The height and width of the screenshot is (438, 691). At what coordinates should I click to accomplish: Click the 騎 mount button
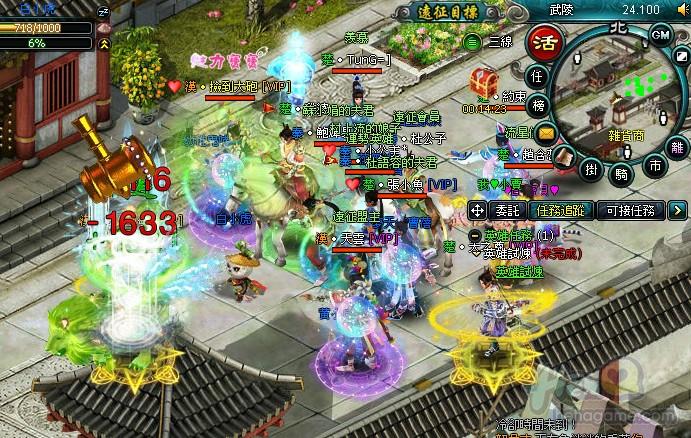(x=622, y=173)
